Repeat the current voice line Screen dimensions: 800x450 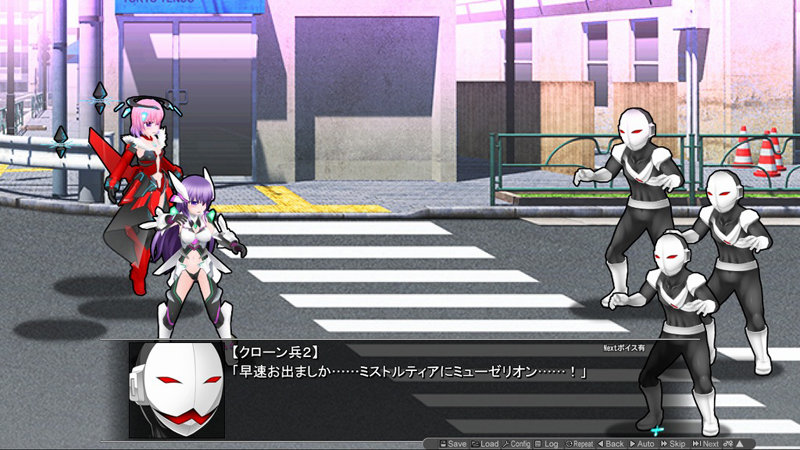point(581,443)
